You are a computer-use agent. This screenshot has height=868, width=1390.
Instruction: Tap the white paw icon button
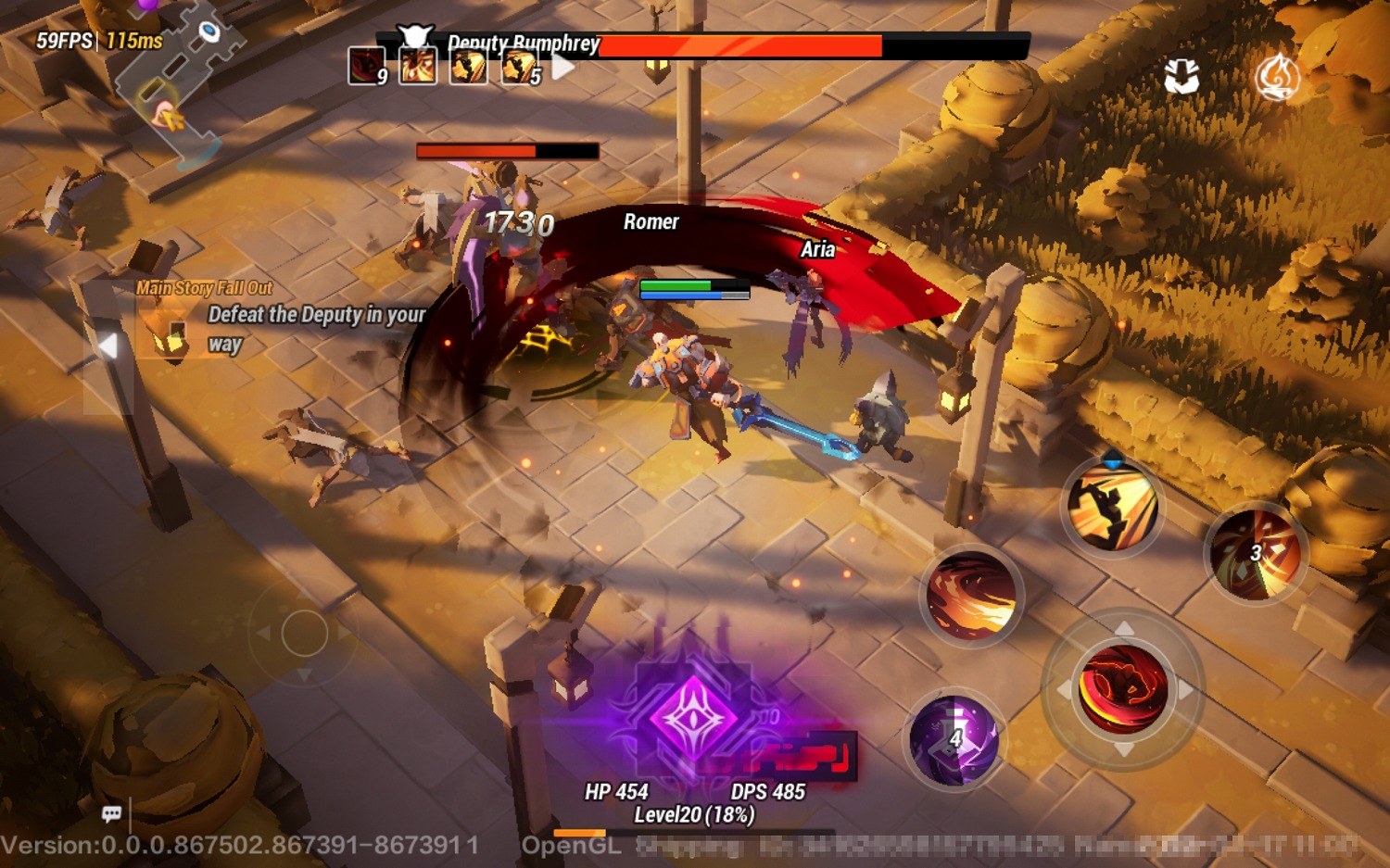(1181, 77)
